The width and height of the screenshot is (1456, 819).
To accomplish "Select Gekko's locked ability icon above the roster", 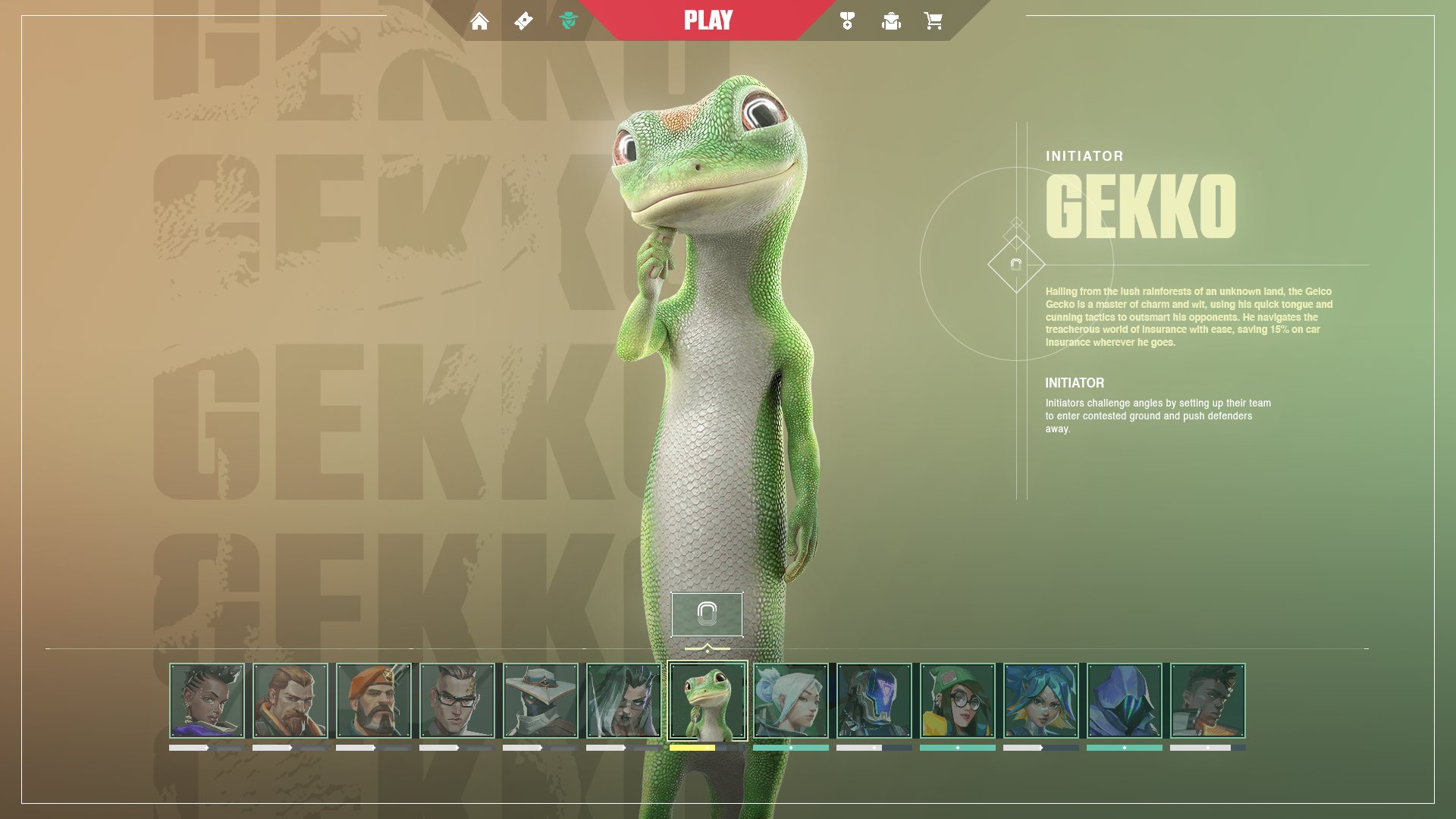I will pos(708,615).
